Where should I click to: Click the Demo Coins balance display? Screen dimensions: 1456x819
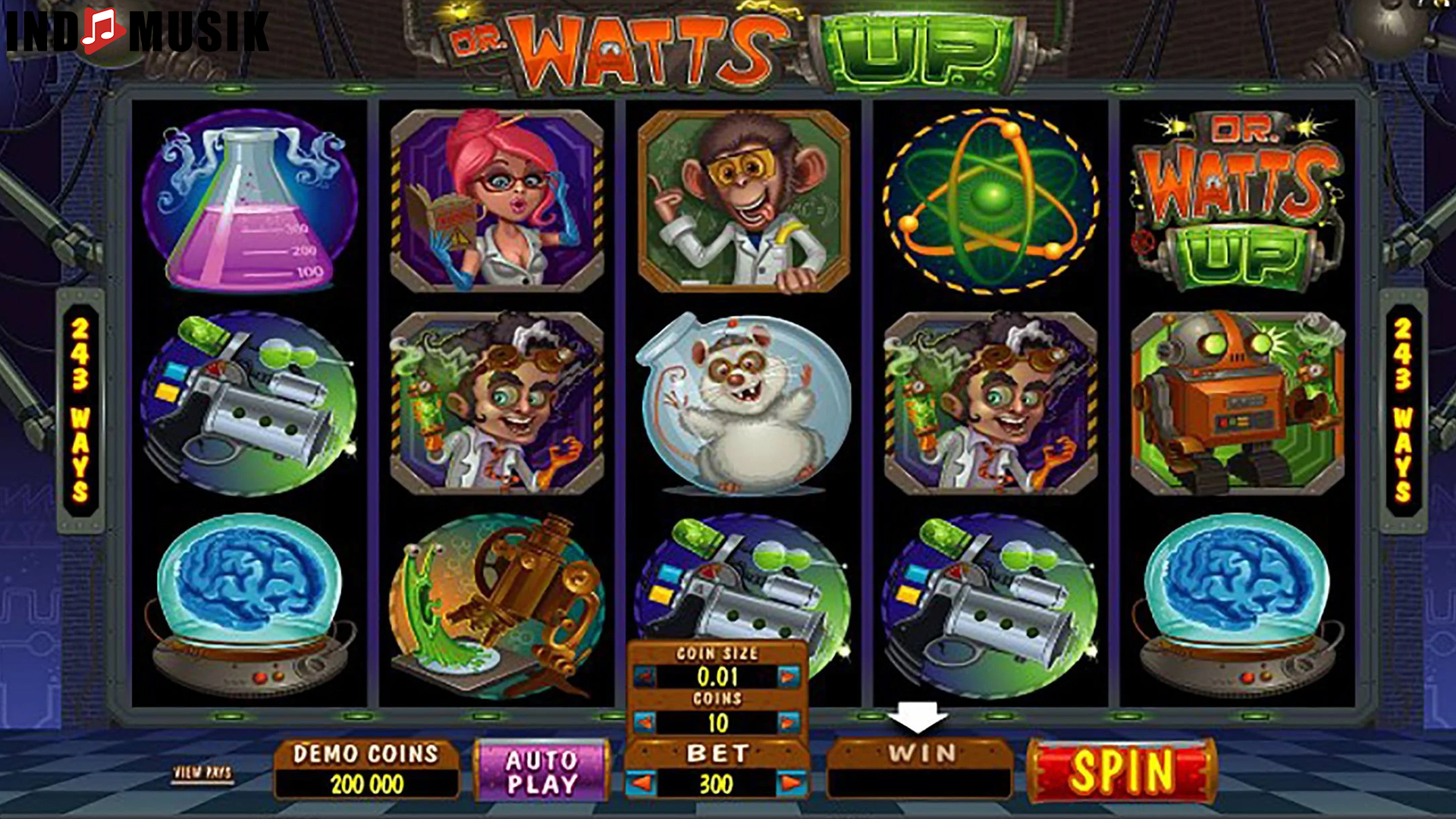tap(366, 770)
